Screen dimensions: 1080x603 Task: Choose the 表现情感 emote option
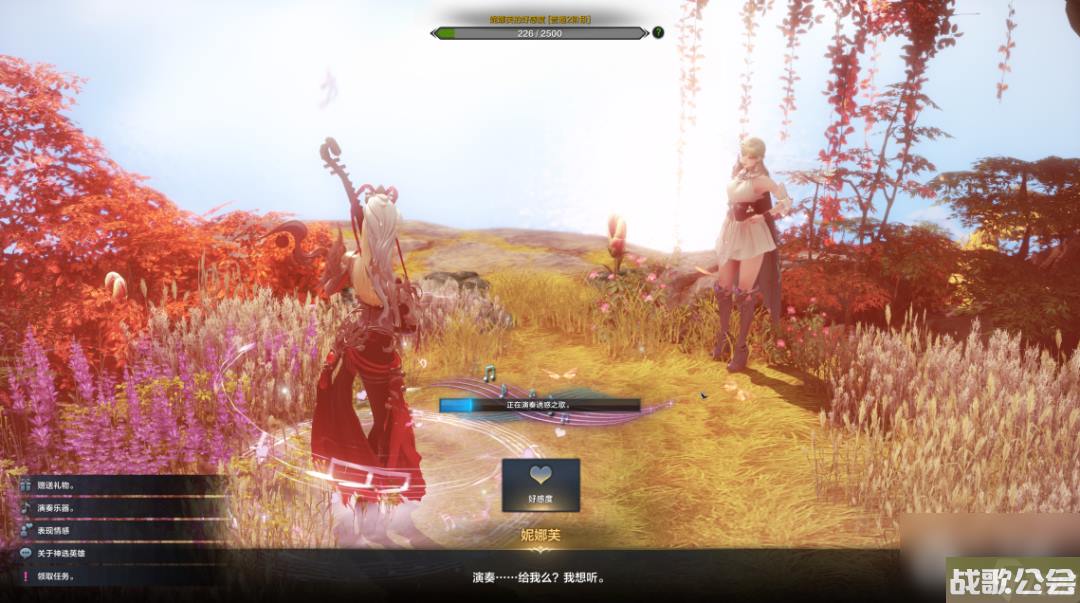[60, 530]
